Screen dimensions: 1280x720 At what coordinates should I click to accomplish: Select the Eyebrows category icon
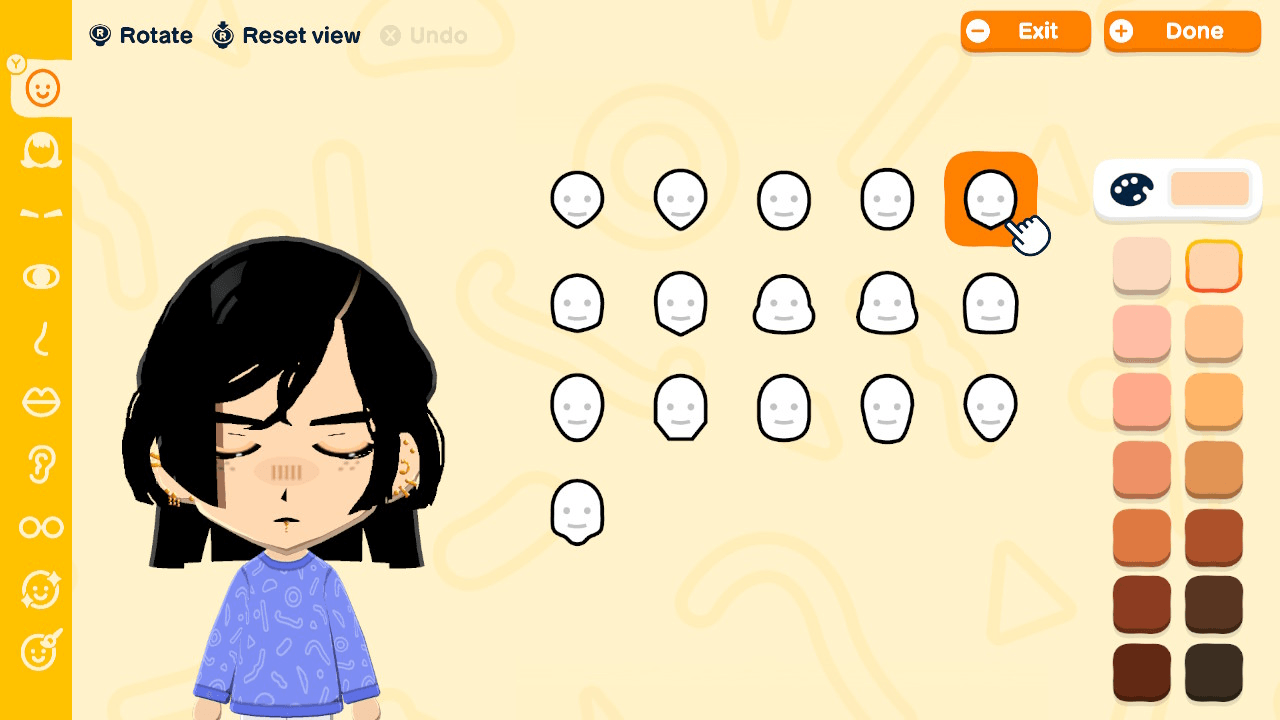40,214
